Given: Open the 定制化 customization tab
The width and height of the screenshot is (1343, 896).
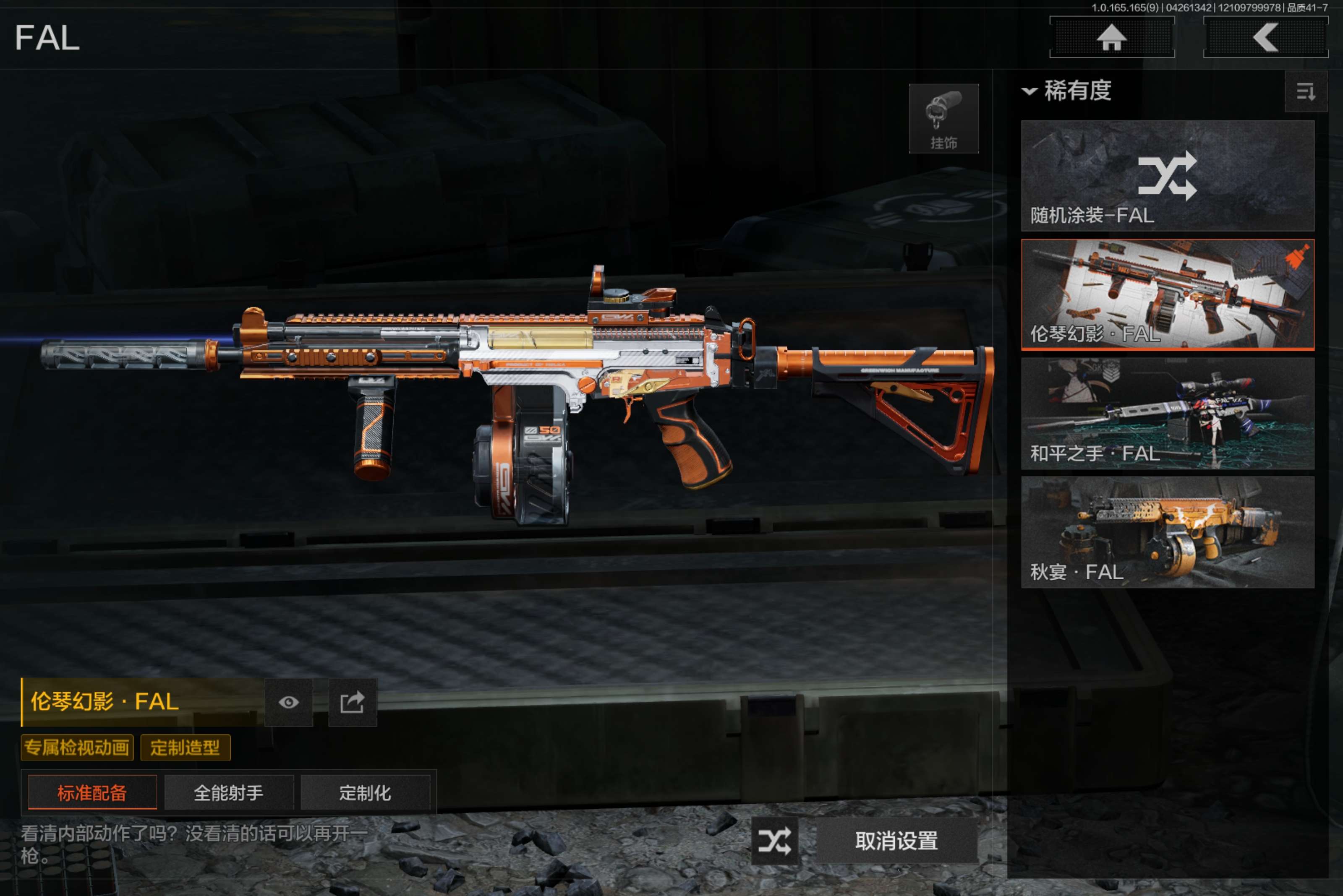Looking at the screenshot, I should (x=365, y=792).
